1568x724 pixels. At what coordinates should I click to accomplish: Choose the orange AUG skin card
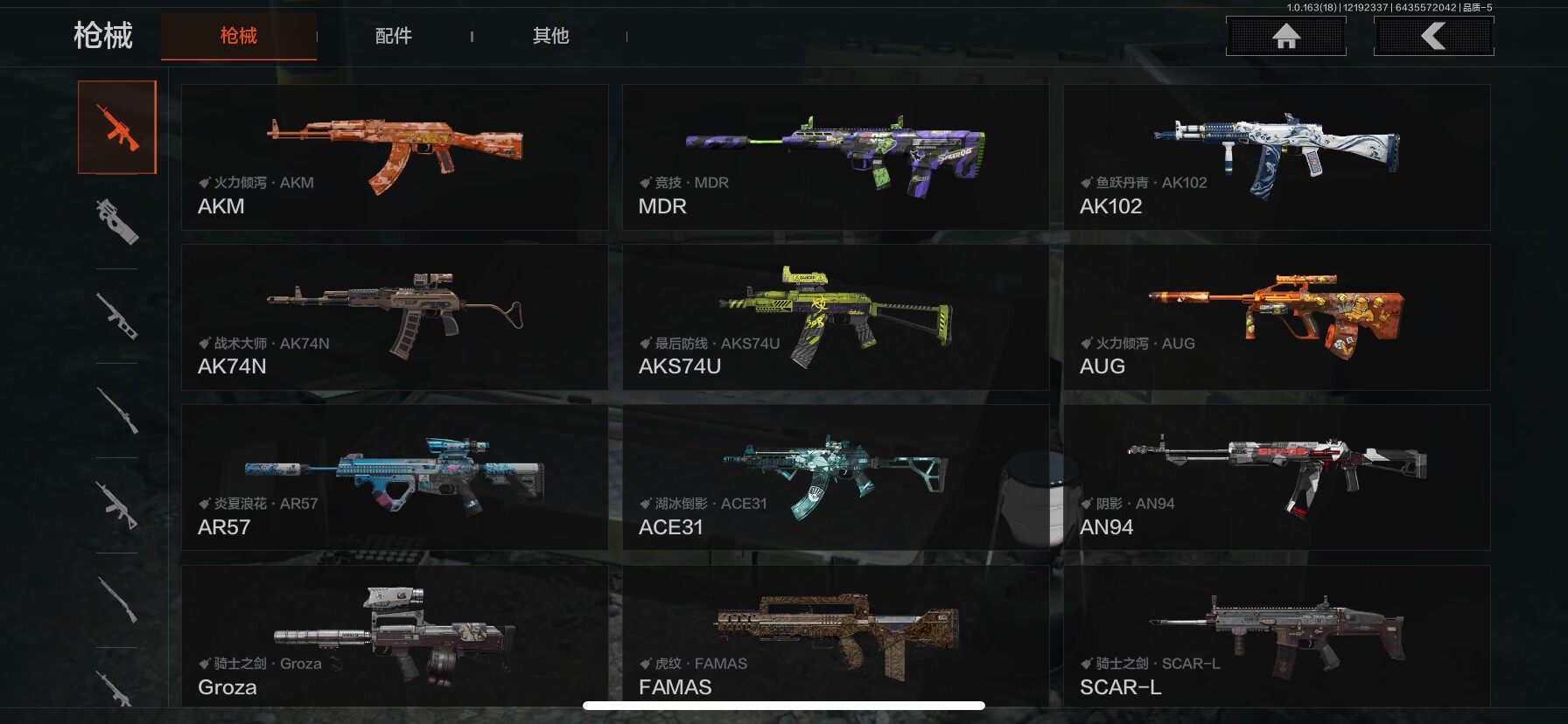point(1277,317)
